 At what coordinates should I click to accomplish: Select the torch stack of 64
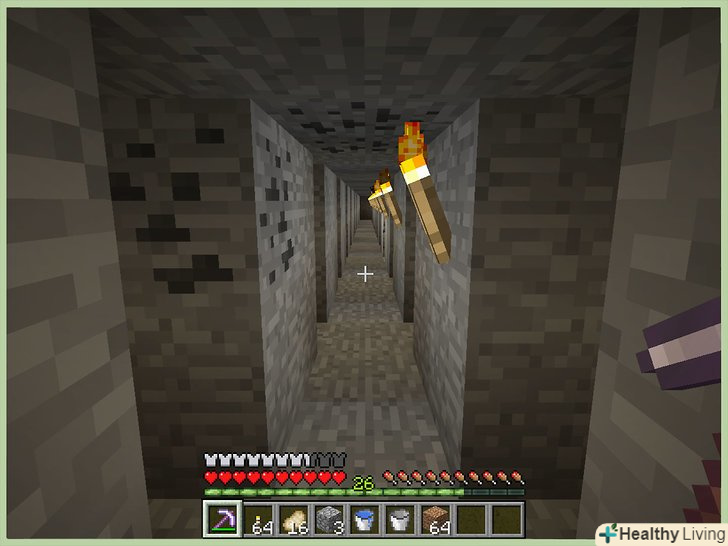257,520
